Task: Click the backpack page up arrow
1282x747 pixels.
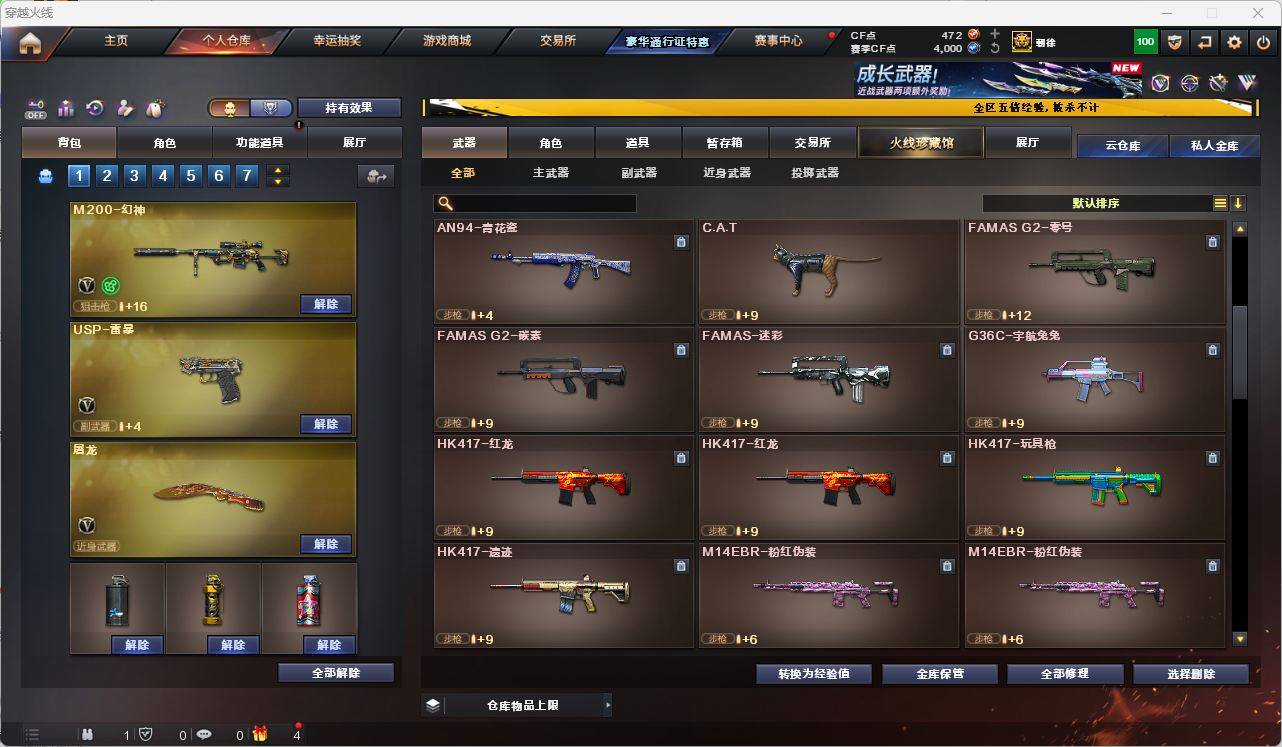Action: [277, 170]
